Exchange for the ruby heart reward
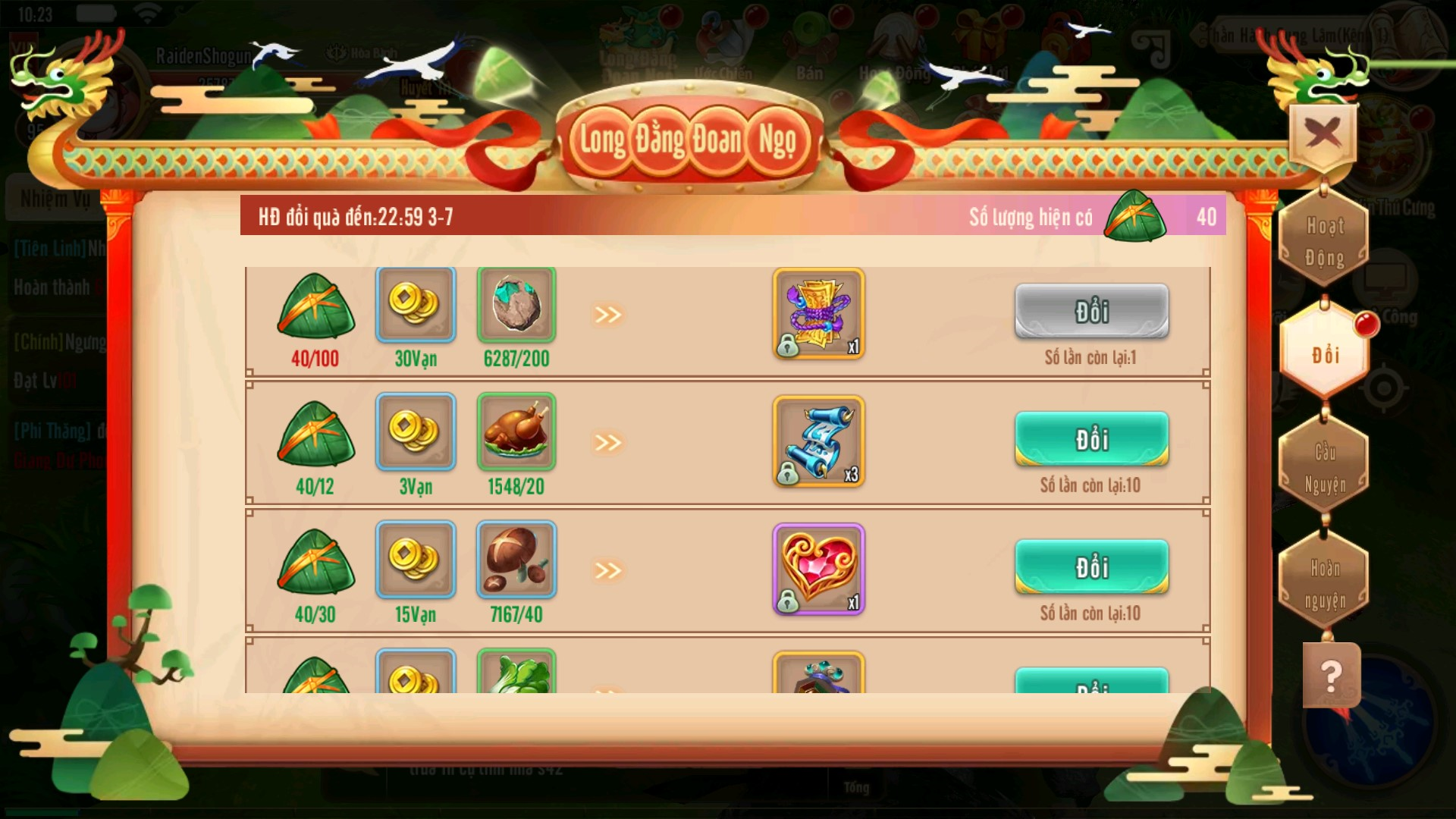This screenshot has height=819, width=1456. (x=1091, y=567)
